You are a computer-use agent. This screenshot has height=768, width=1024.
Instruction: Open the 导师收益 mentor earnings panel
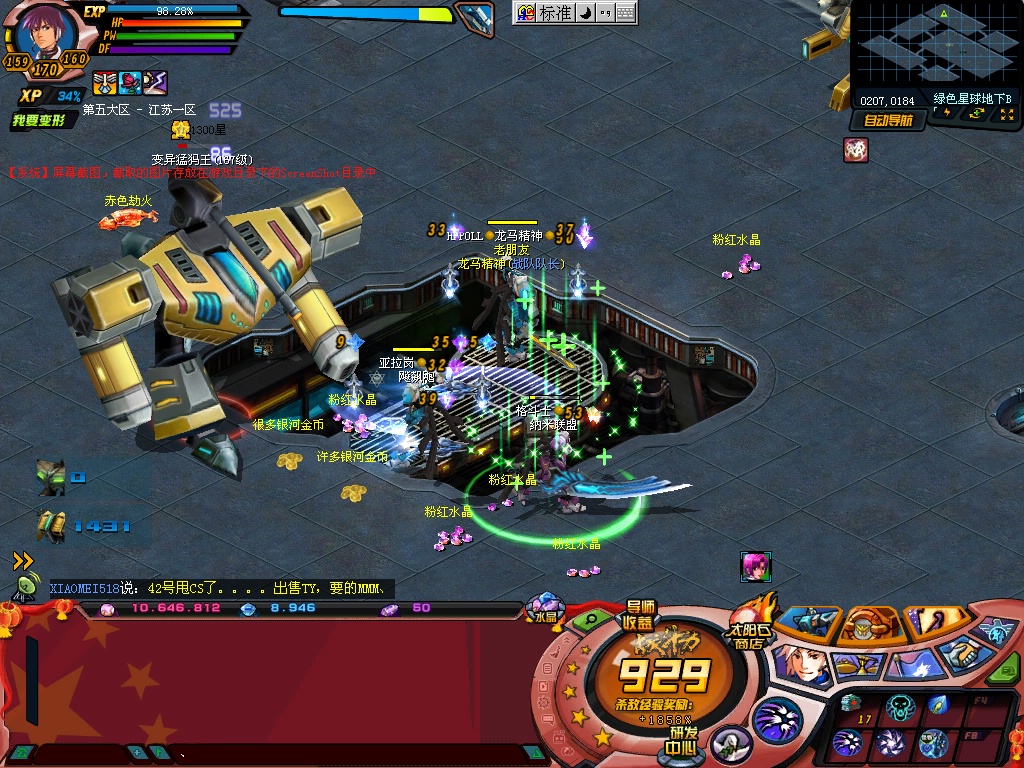click(641, 614)
